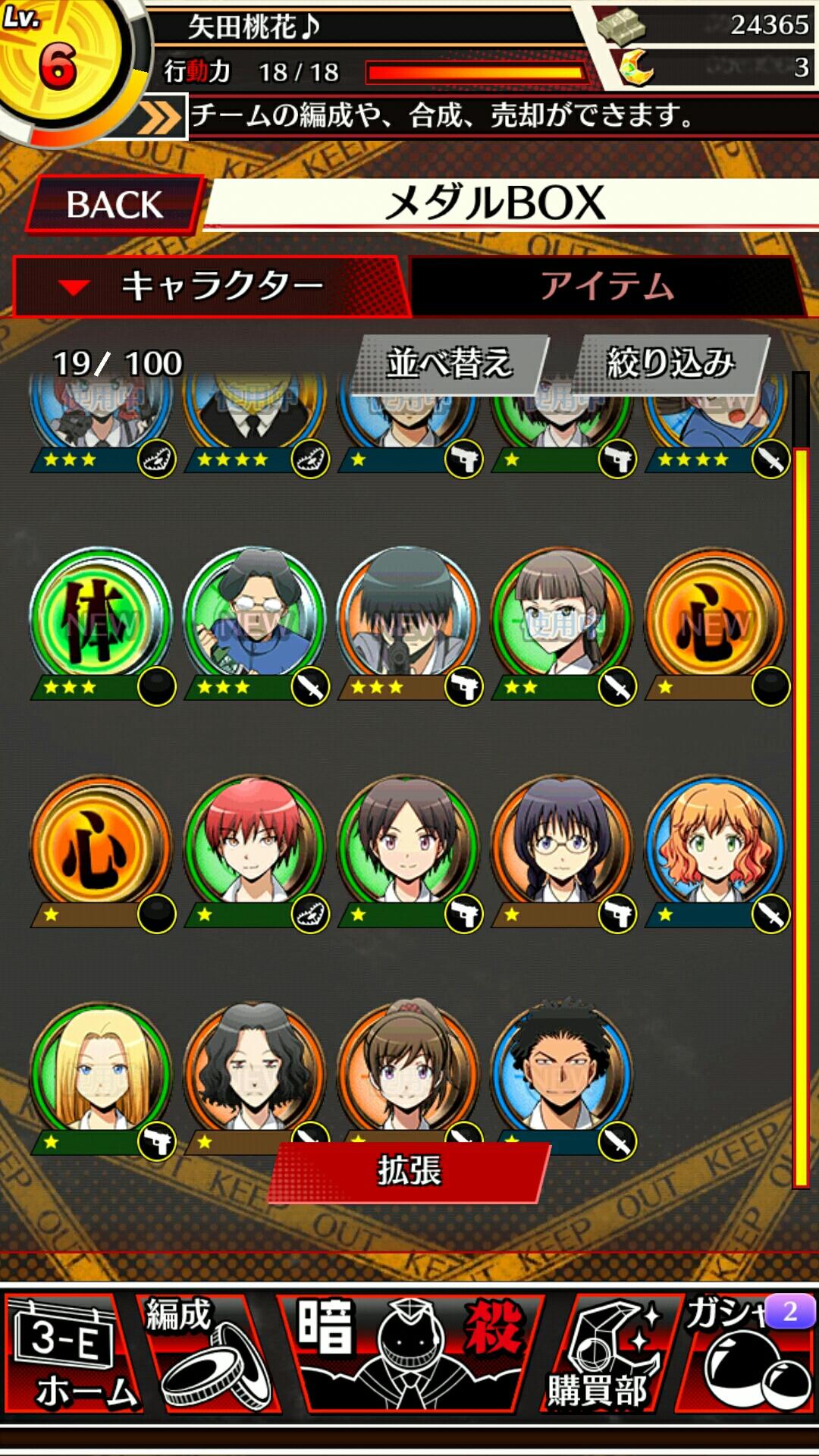Pick the red-haired boy medal
This screenshot has height=1456, width=819.
[255, 846]
